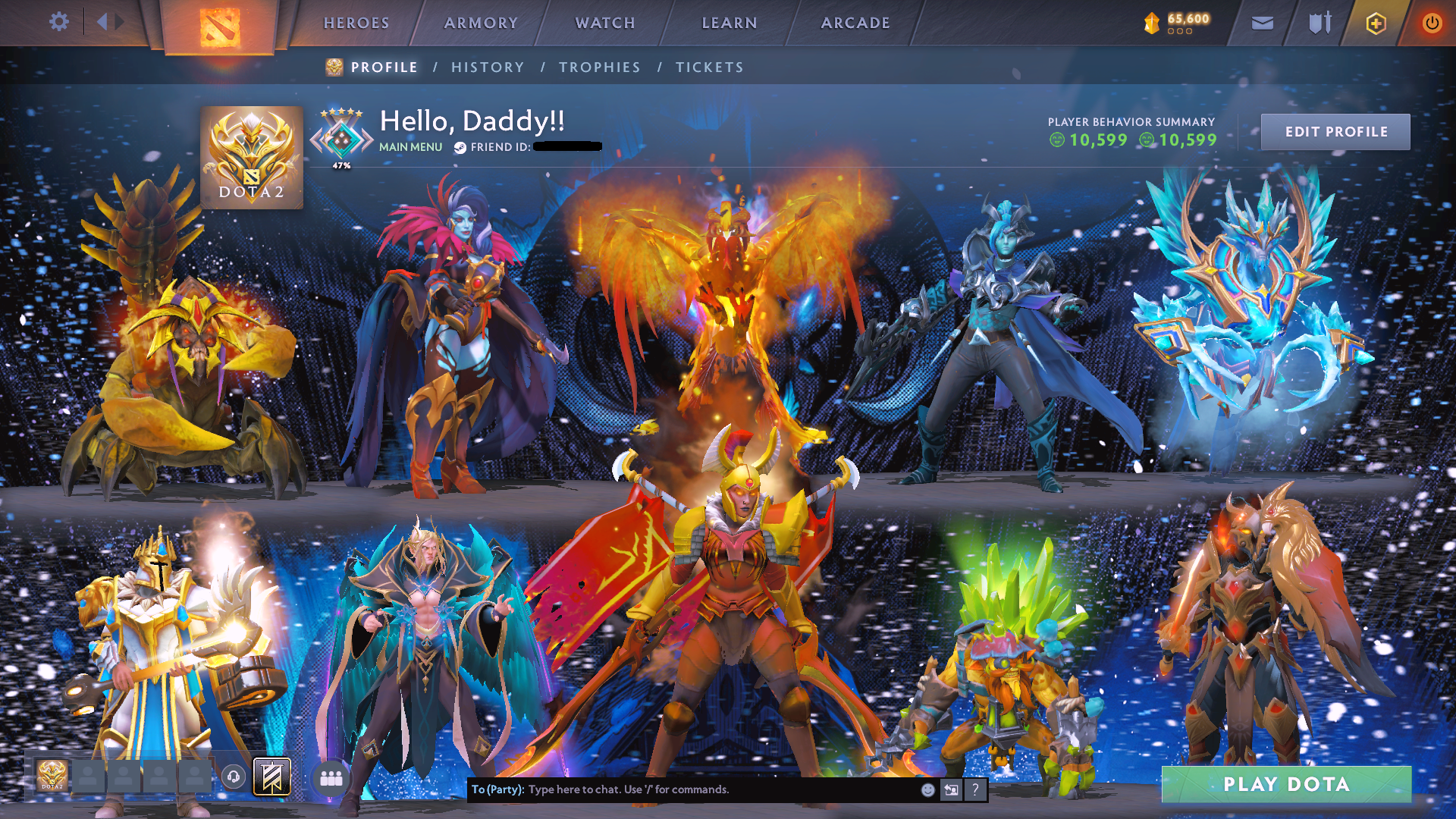Switch to the HISTORY tab
1456x819 pixels.
(487, 67)
